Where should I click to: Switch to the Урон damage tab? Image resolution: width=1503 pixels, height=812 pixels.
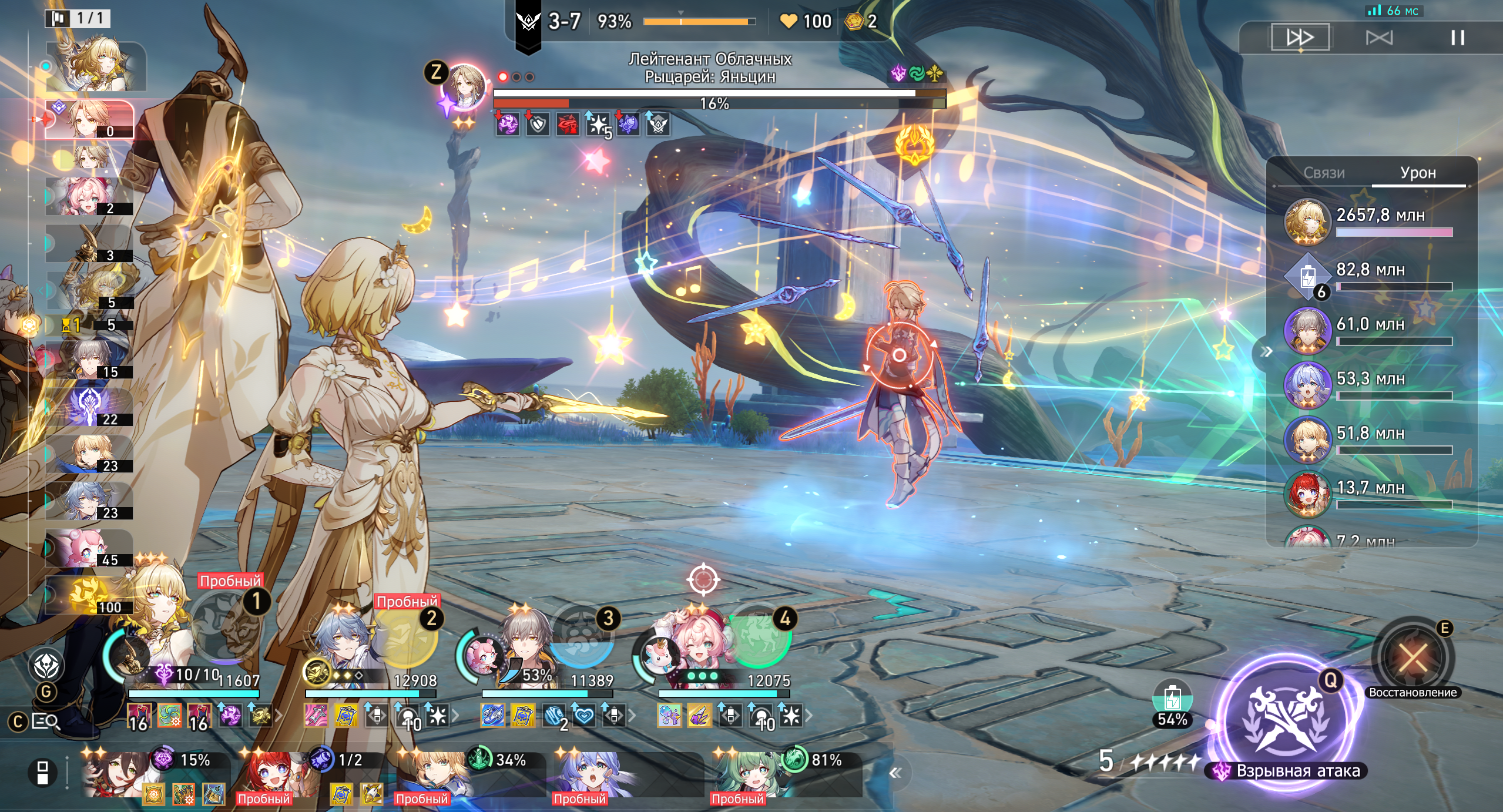click(x=1418, y=173)
